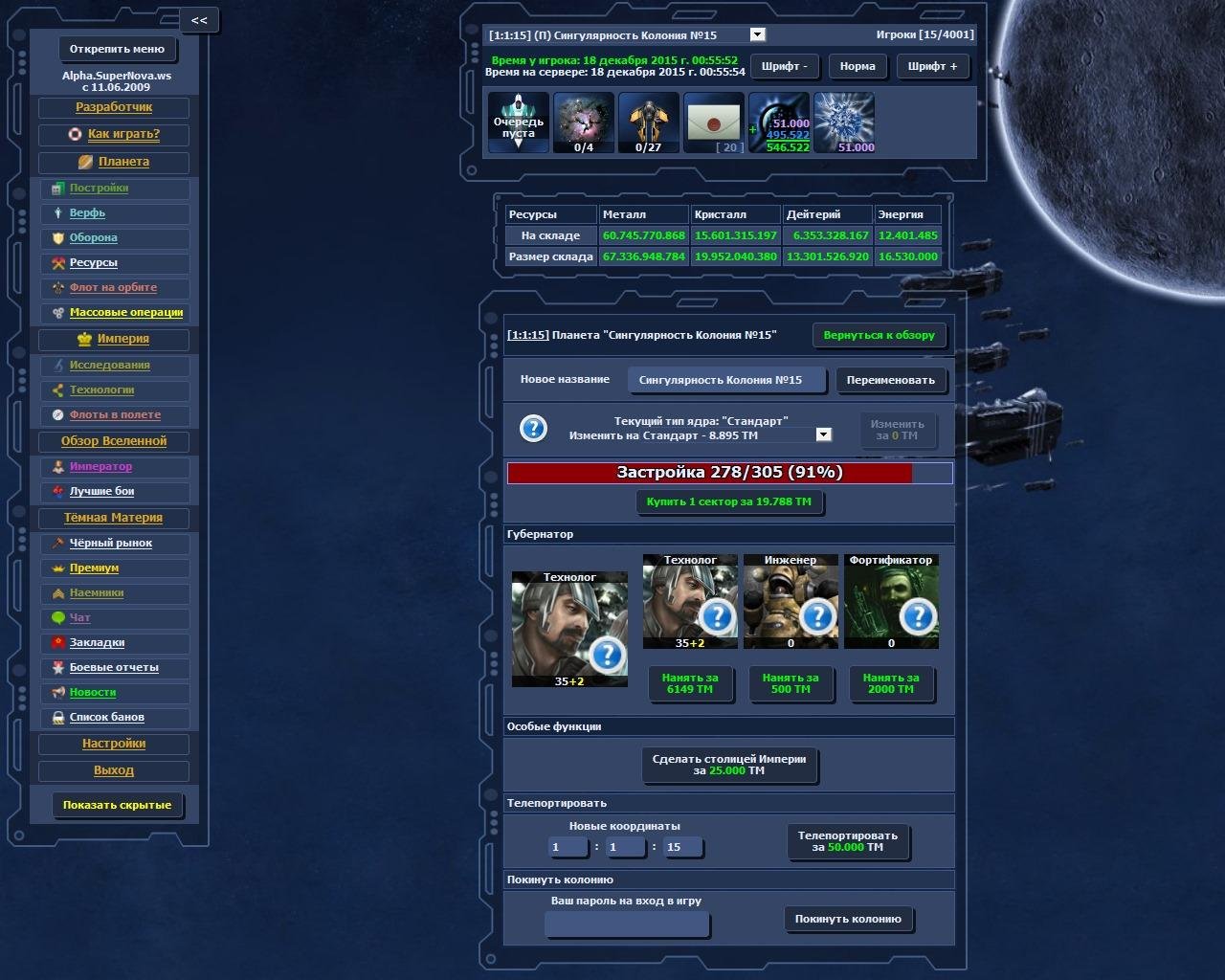Viewport: 1225px width, 980px height.
Task: Open the mail envelope icon with 20 messages
Action: 714,122
